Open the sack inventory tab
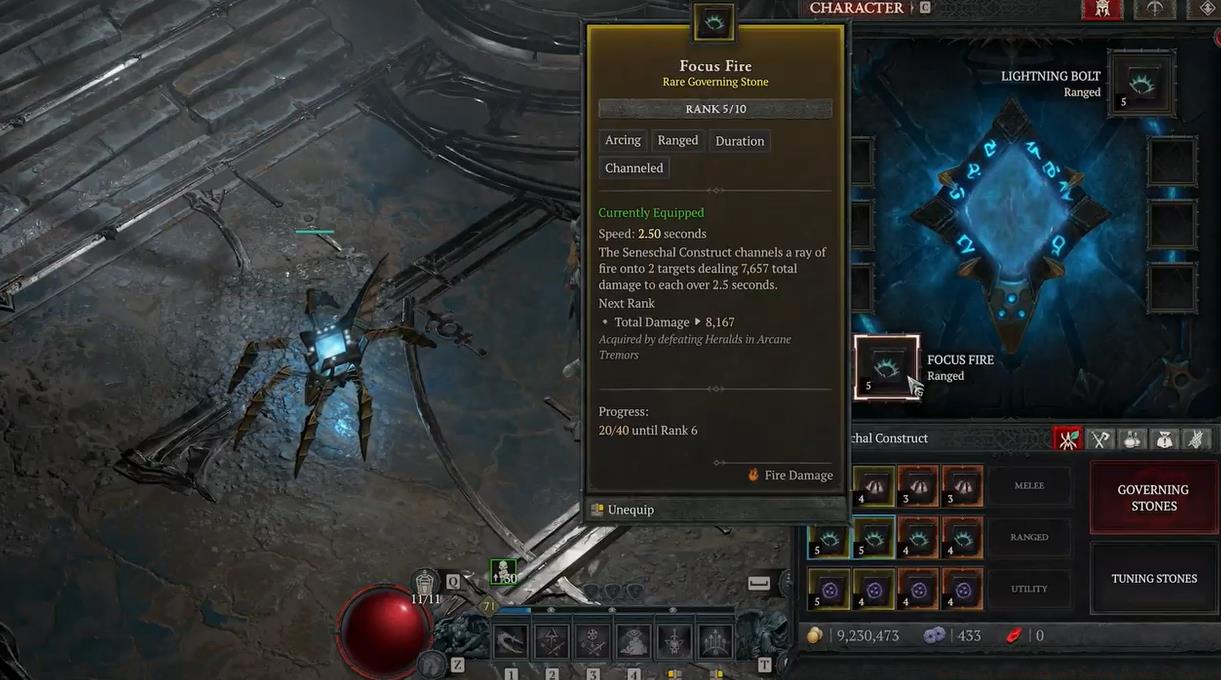Viewport: 1221px width, 680px height. pos(1165,438)
